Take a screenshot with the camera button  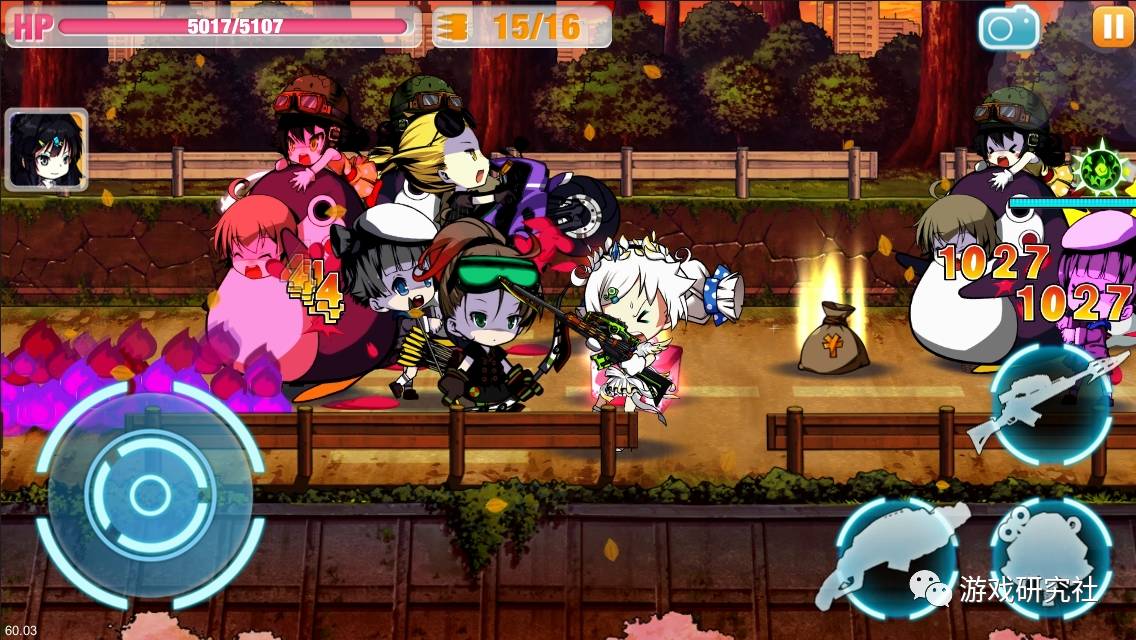pyautogui.click(x=1009, y=27)
